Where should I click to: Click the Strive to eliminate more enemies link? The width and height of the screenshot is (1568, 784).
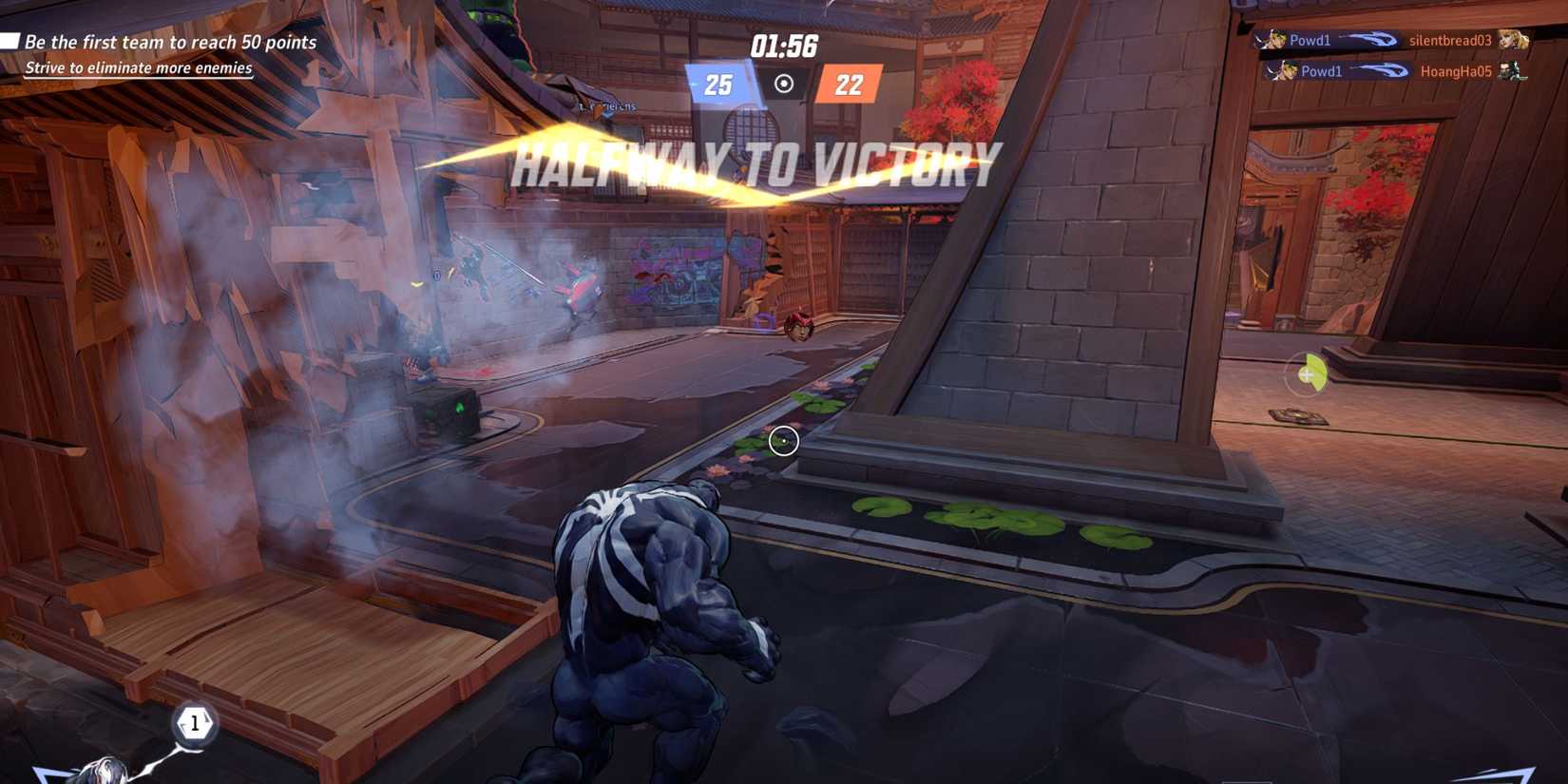click(x=139, y=67)
